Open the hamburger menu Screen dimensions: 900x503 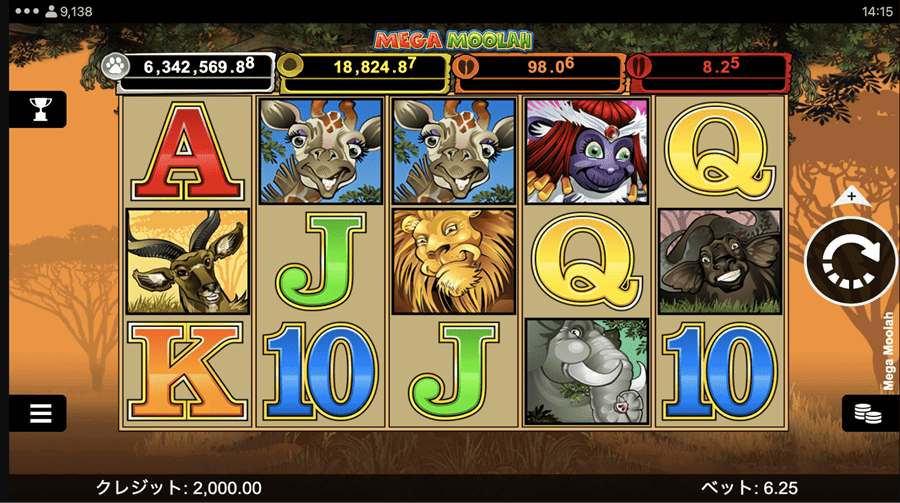(x=39, y=412)
